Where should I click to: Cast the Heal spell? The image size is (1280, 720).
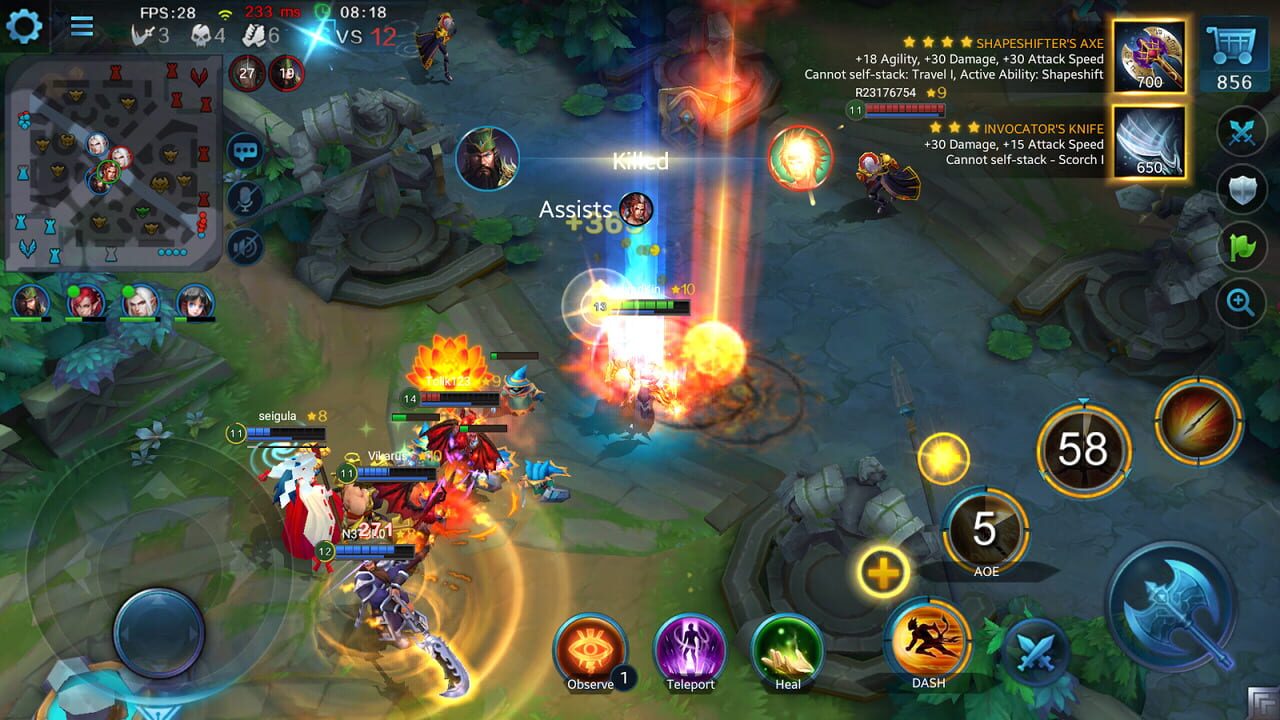coord(786,647)
